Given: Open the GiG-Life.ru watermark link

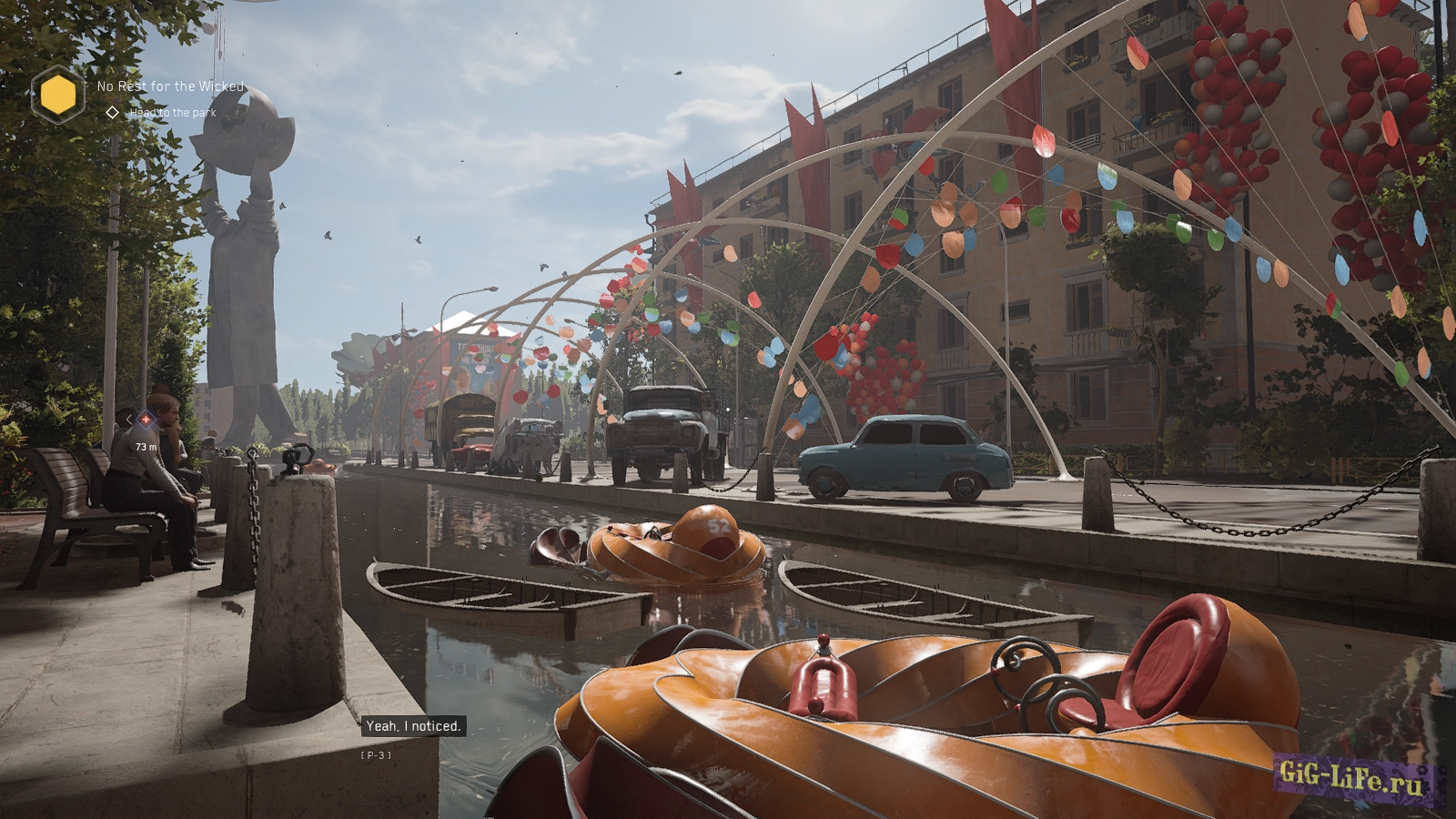Looking at the screenshot, I should pos(1350,776).
